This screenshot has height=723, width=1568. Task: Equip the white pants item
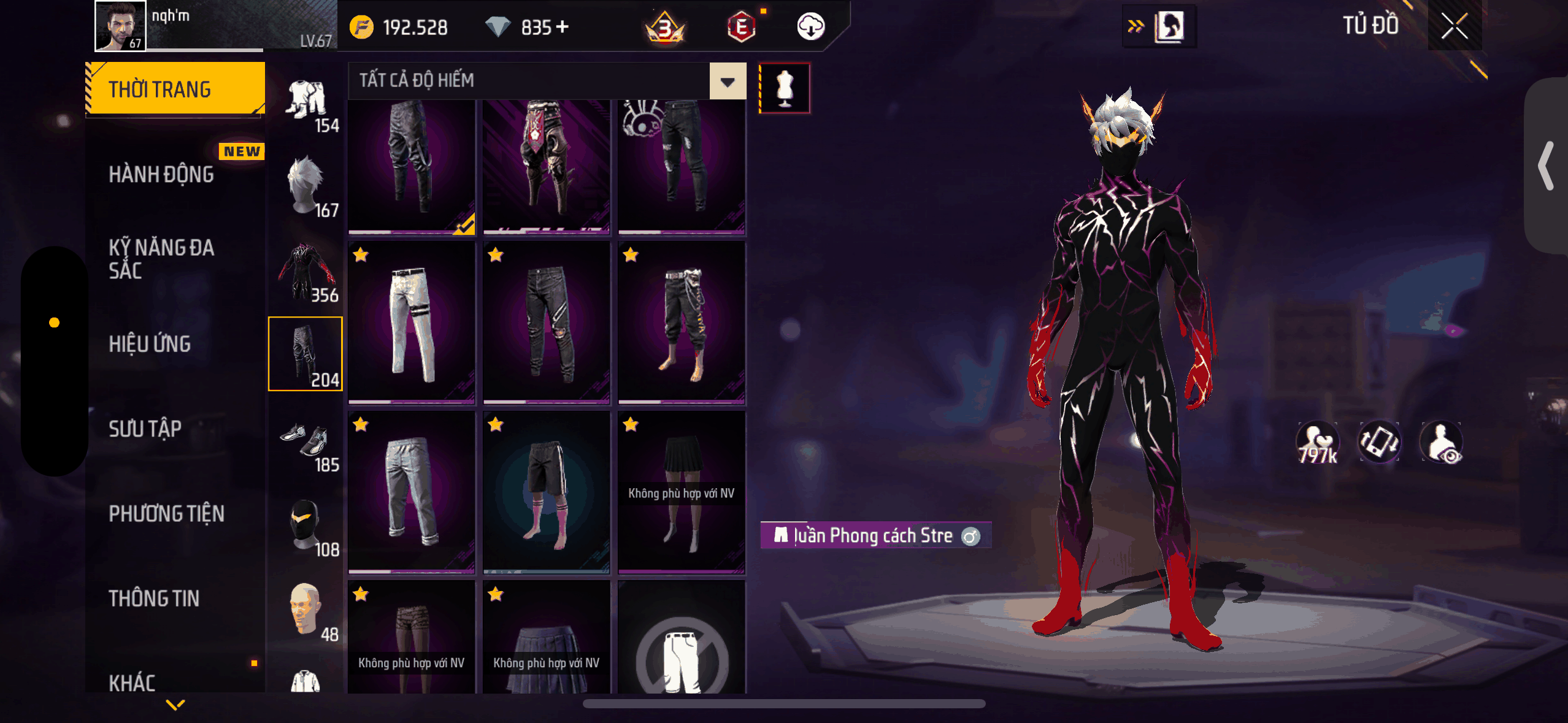[x=412, y=323]
